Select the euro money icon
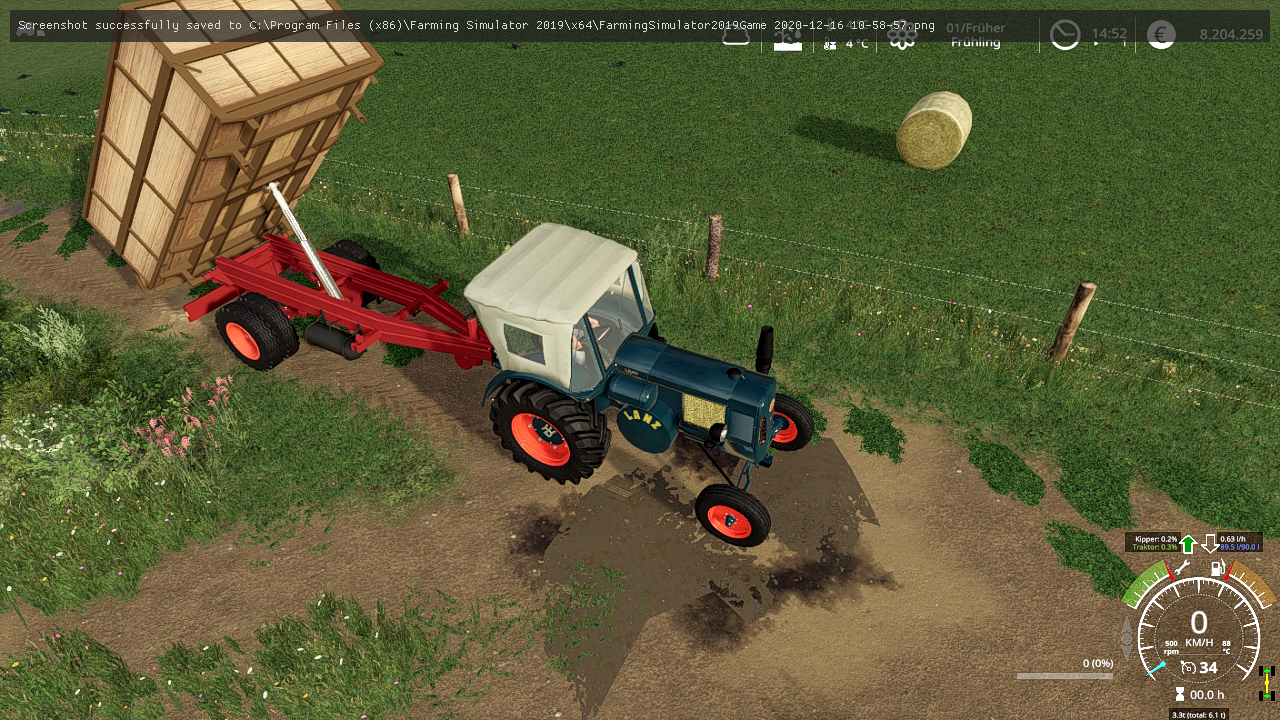1280x720 pixels. point(1161,35)
